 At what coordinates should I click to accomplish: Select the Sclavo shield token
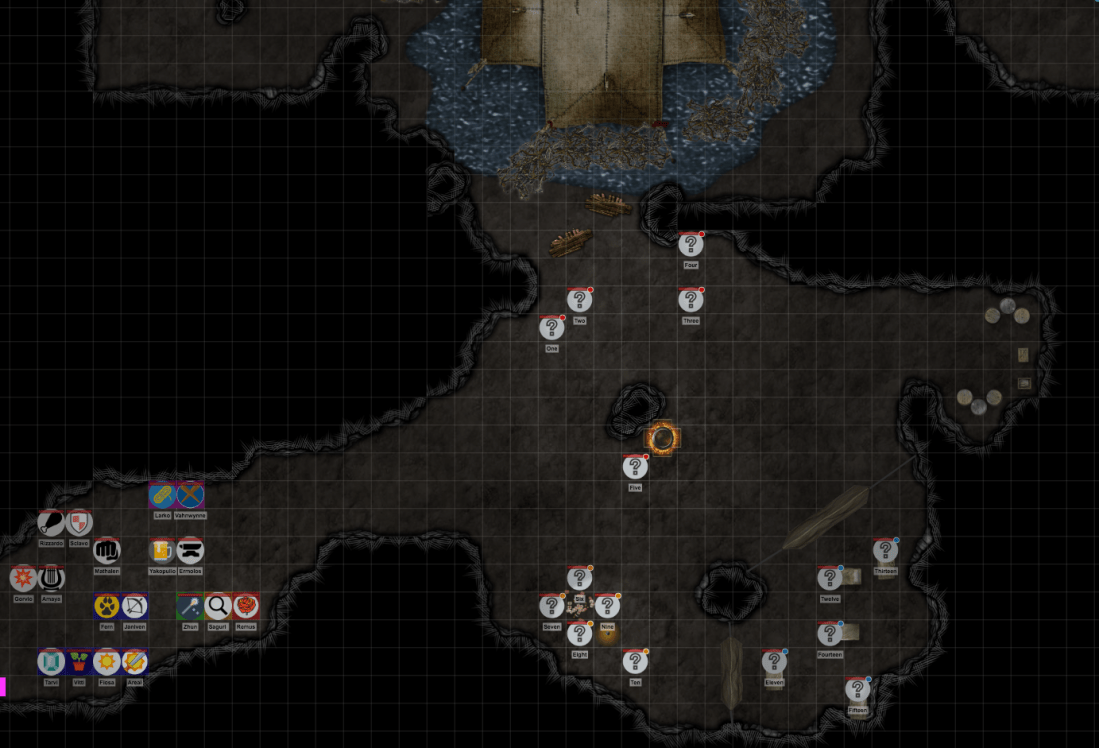(79, 522)
